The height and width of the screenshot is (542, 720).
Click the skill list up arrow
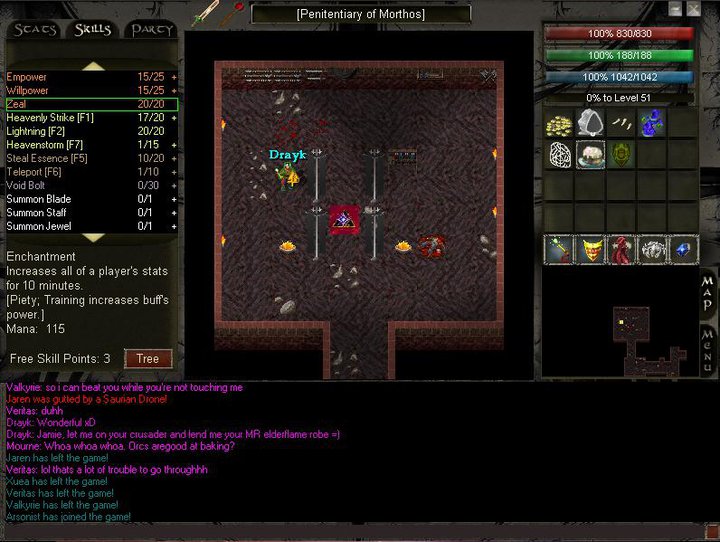(92, 65)
